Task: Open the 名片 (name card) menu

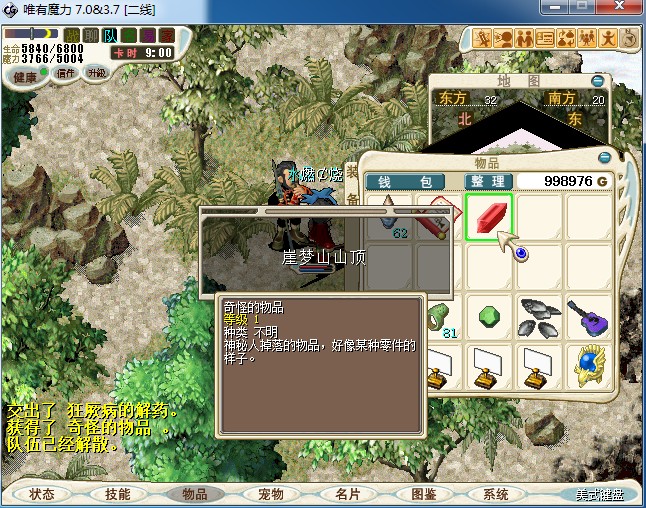Action: click(x=347, y=494)
